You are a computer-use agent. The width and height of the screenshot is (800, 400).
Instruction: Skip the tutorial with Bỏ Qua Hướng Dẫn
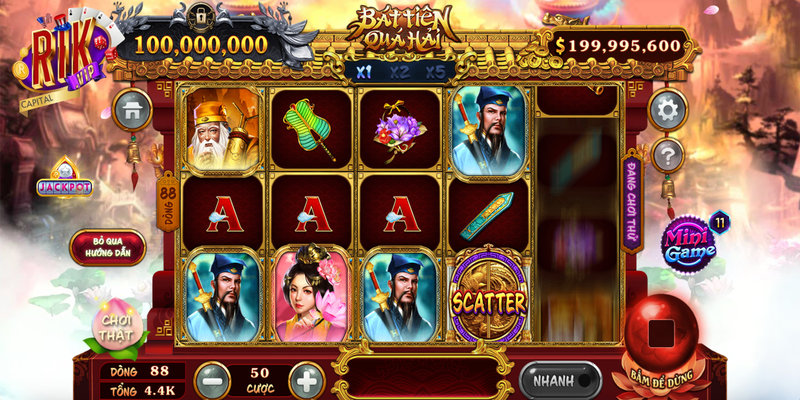coord(107,247)
